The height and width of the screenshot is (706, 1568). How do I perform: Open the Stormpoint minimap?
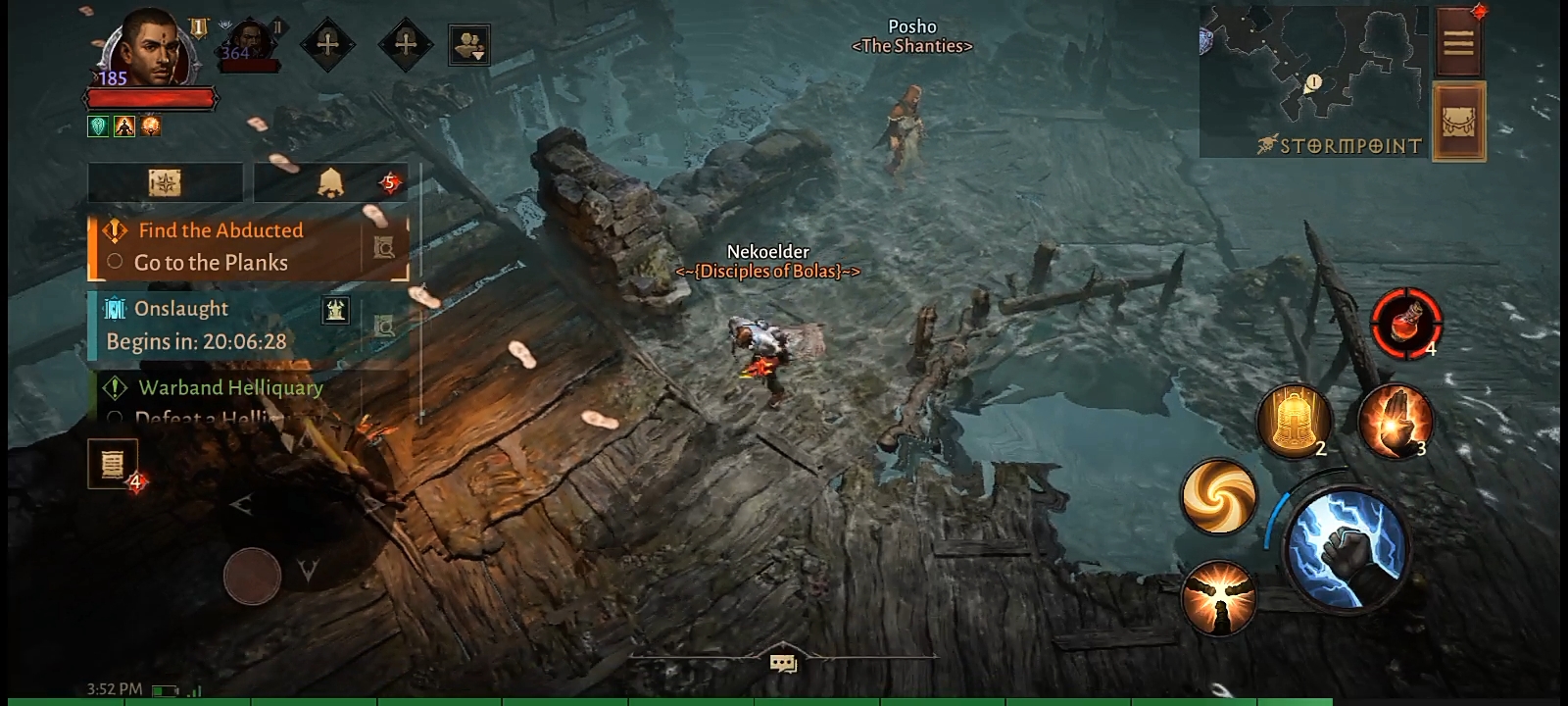click(x=1313, y=78)
